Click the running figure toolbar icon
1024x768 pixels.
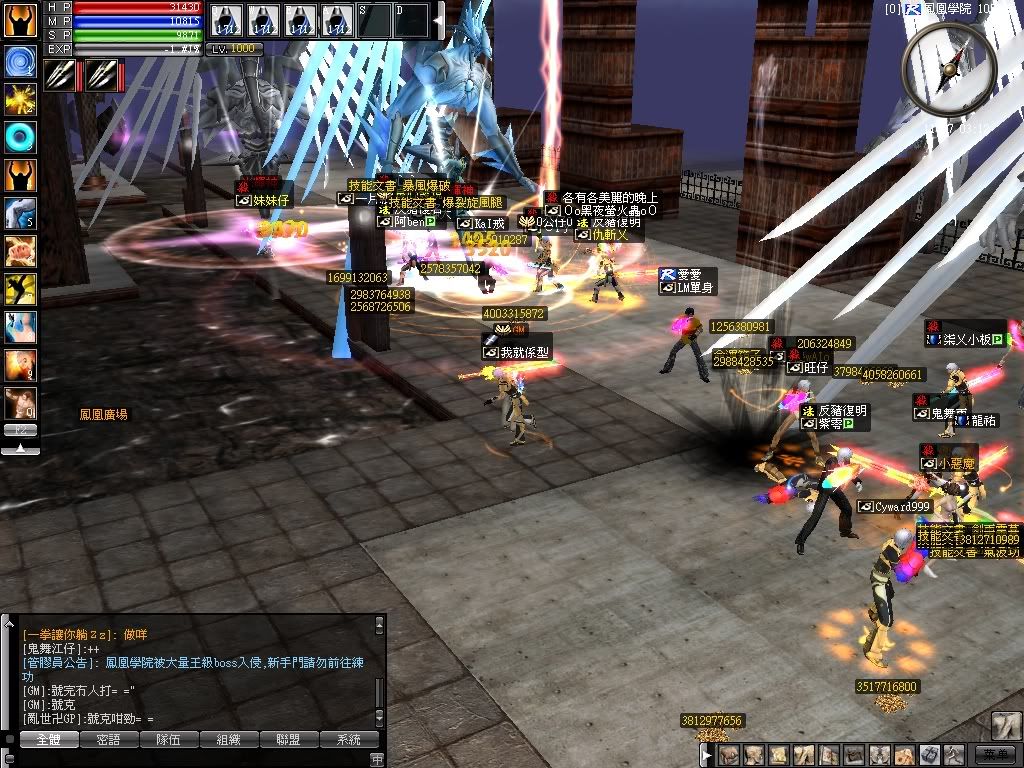(x=953, y=755)
